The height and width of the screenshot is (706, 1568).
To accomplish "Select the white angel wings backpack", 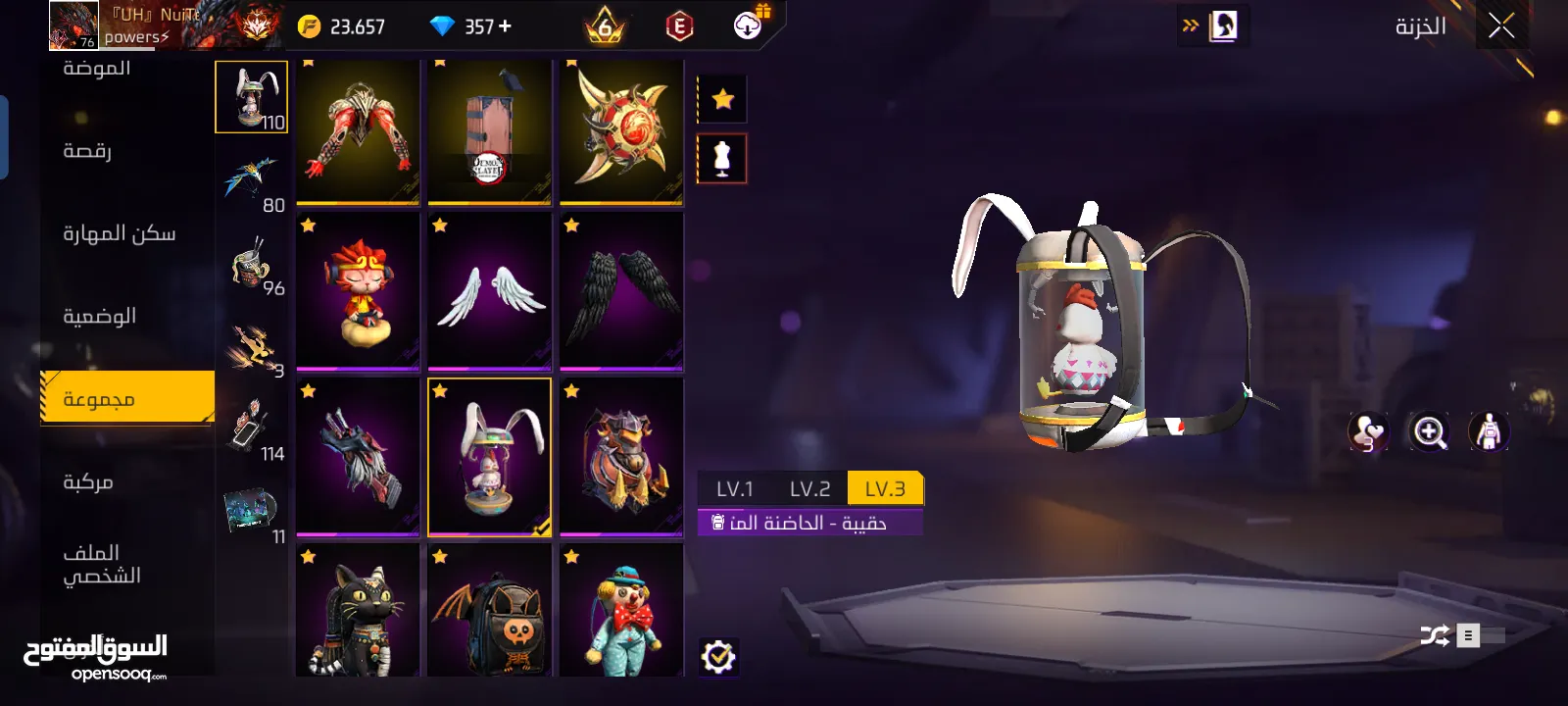I will [x=490, y=291].
